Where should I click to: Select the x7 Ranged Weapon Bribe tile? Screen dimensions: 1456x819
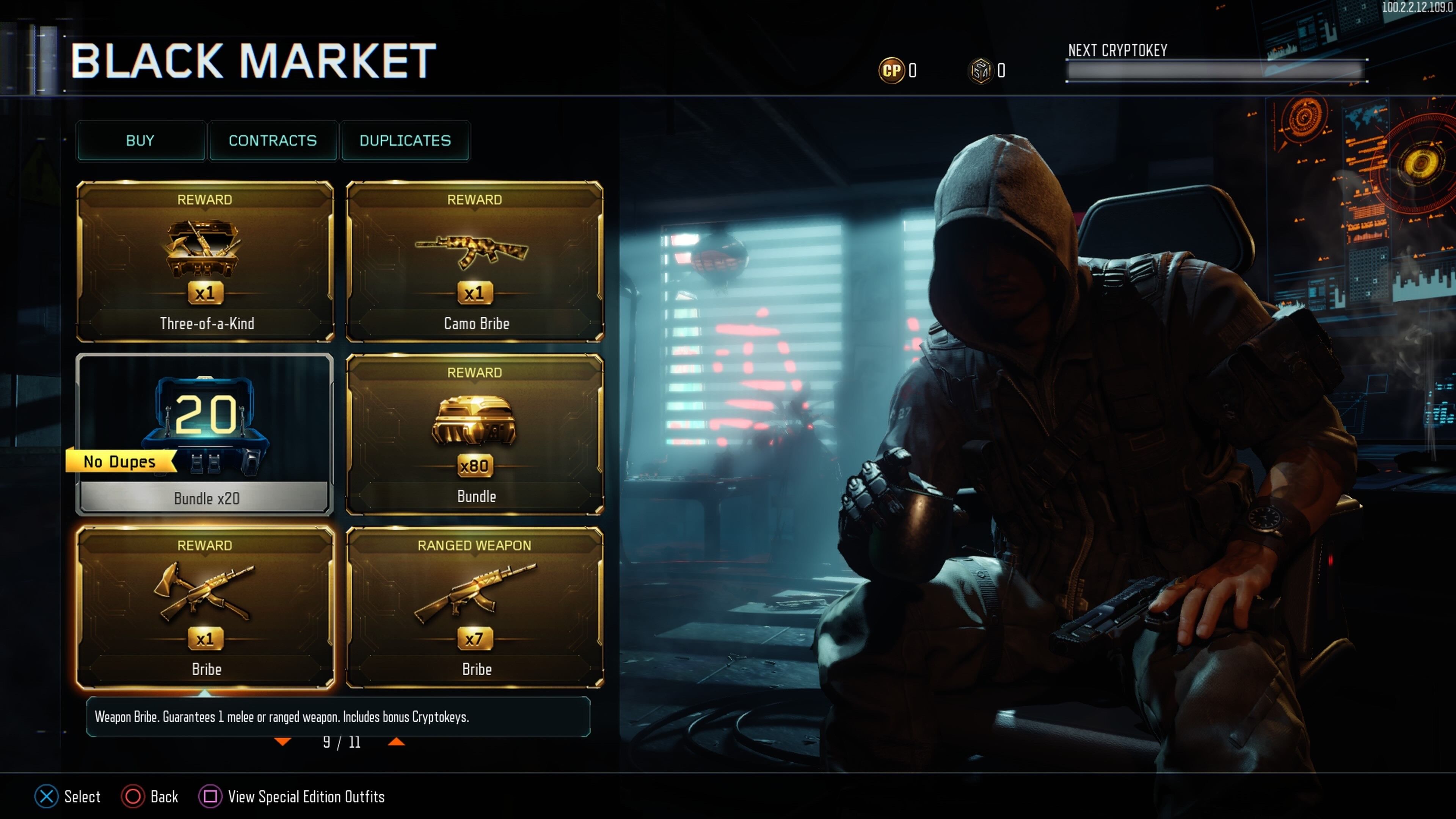point(474,607)
